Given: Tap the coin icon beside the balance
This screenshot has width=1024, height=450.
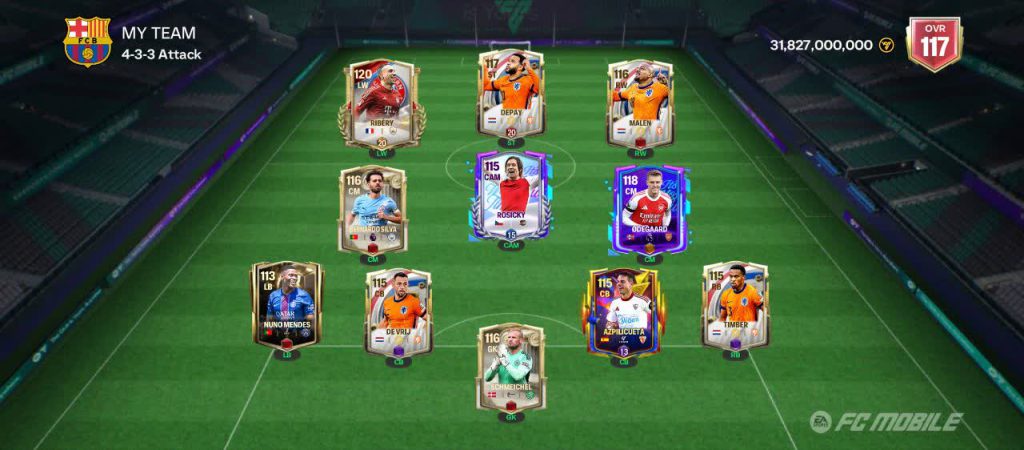Looking at the screenshot, I should tap(886, 45).
